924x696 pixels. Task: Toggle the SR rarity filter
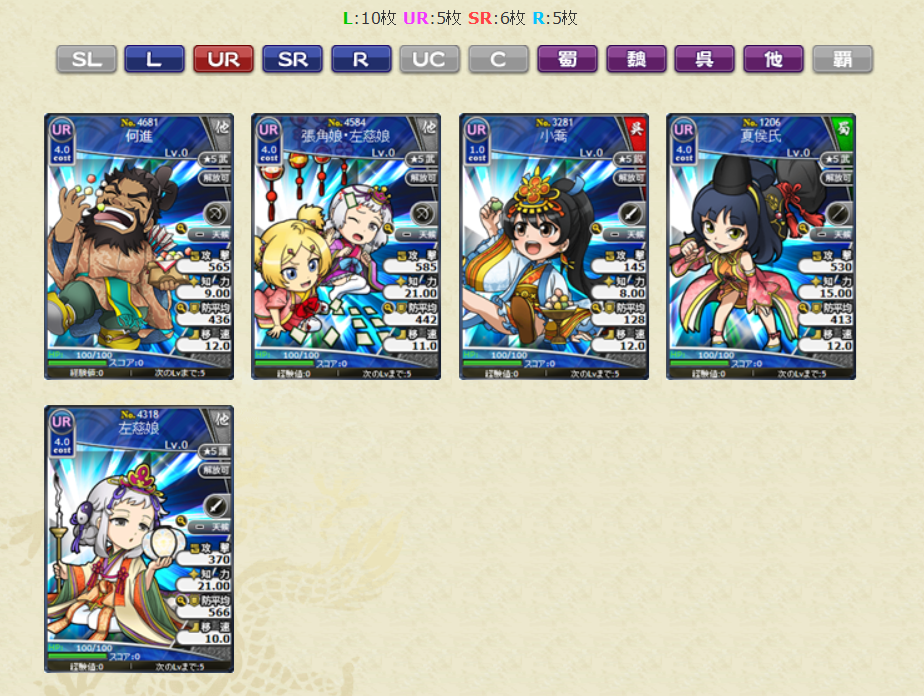[292, 59]
